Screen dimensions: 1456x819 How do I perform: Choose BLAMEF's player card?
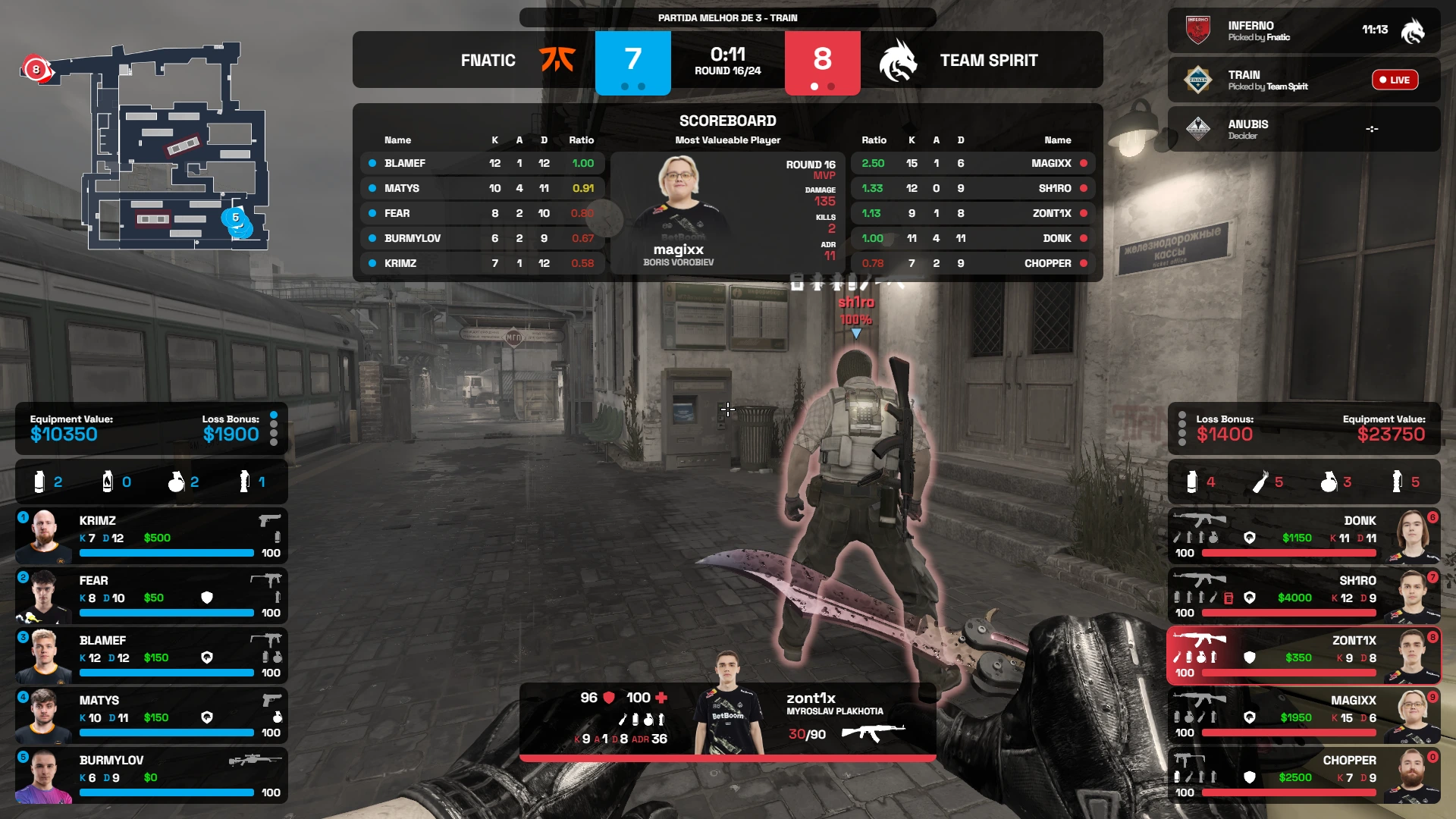pyautogui.click(x=152, y=656)
